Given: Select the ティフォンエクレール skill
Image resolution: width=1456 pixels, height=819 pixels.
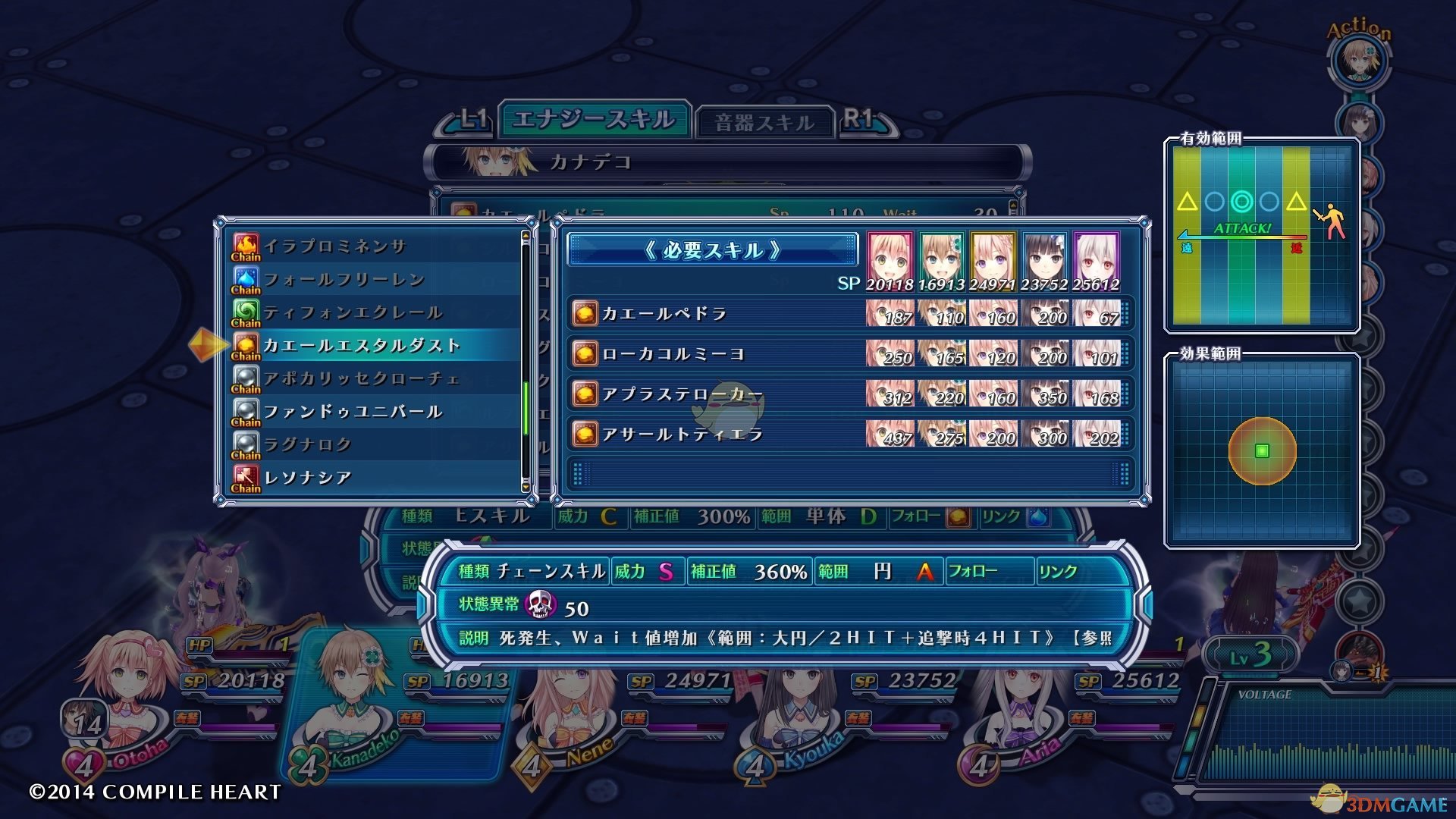Looking at the screenshot, I should [x=353, y=312].
